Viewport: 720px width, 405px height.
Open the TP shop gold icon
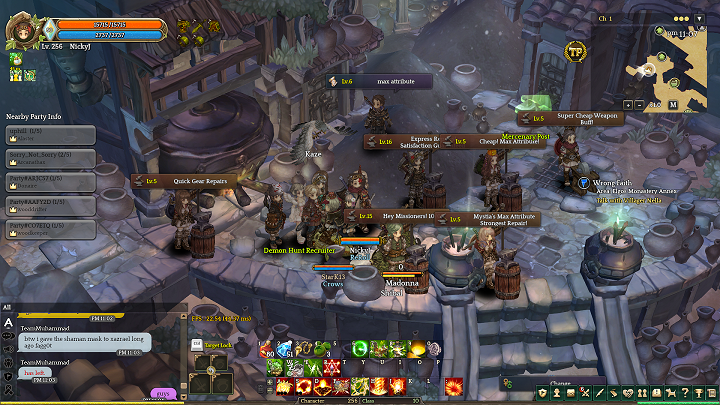575,51
